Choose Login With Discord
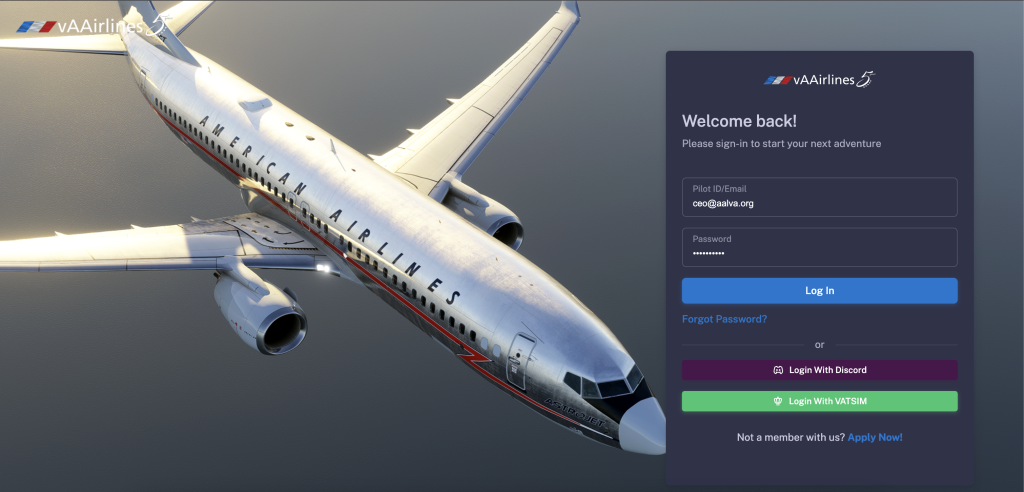The height and width of the screenshot is (492, 1024). pos(819,370)
